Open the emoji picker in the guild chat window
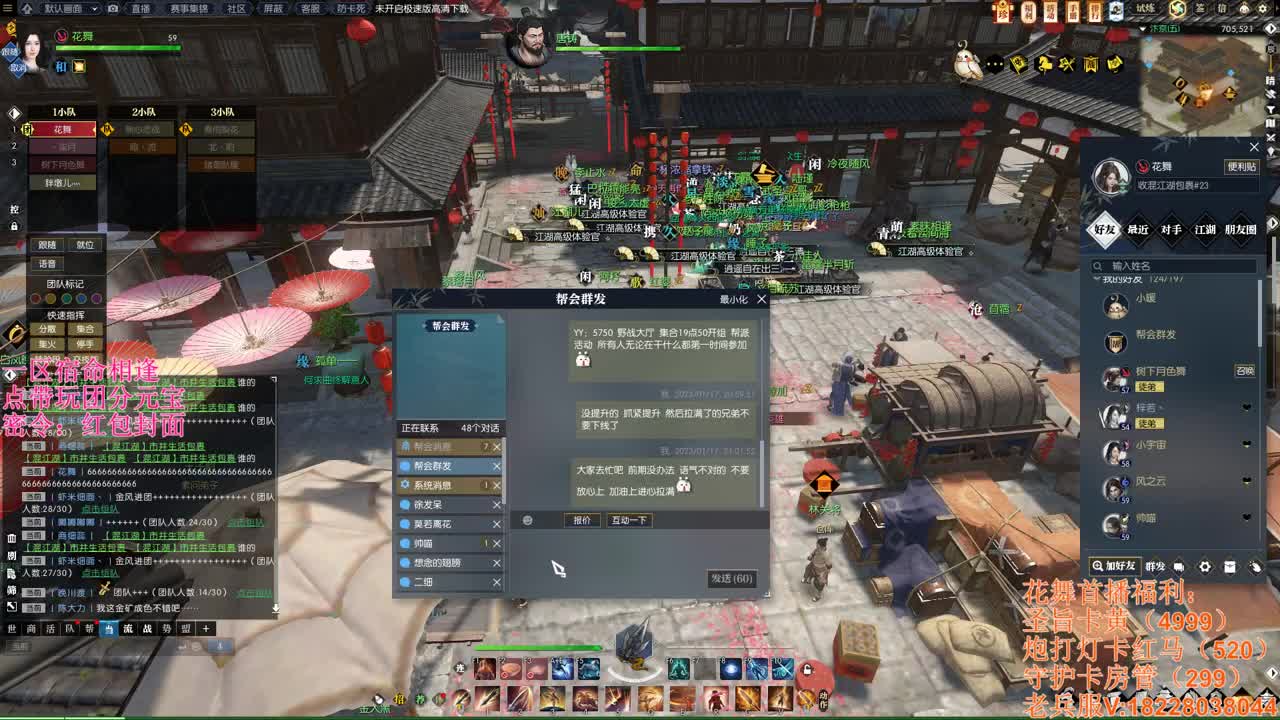The image size is (1280, 720). coord(527,520)
